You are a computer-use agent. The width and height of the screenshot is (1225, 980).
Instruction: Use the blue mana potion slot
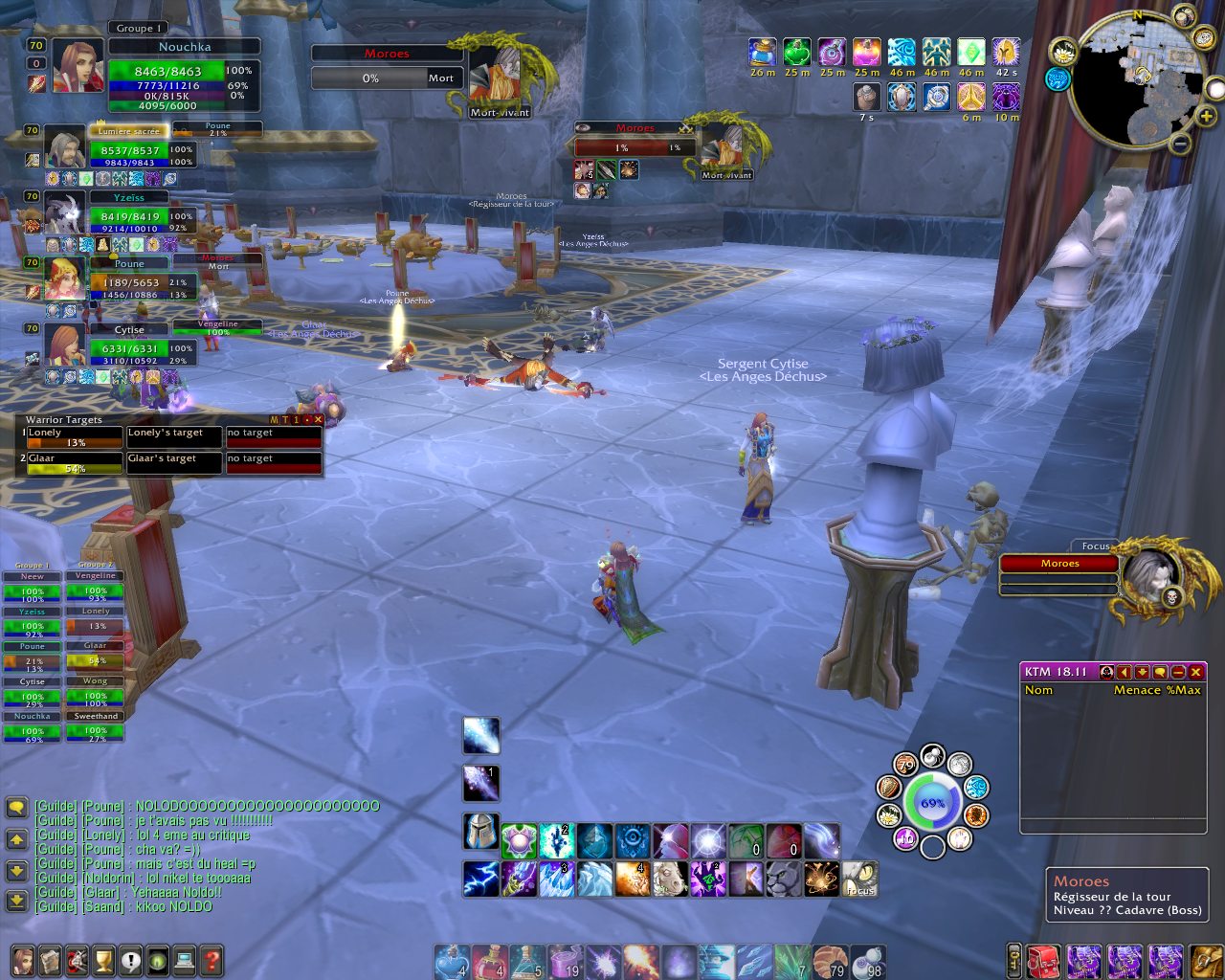pyautogui.click(x=451, y=958)
